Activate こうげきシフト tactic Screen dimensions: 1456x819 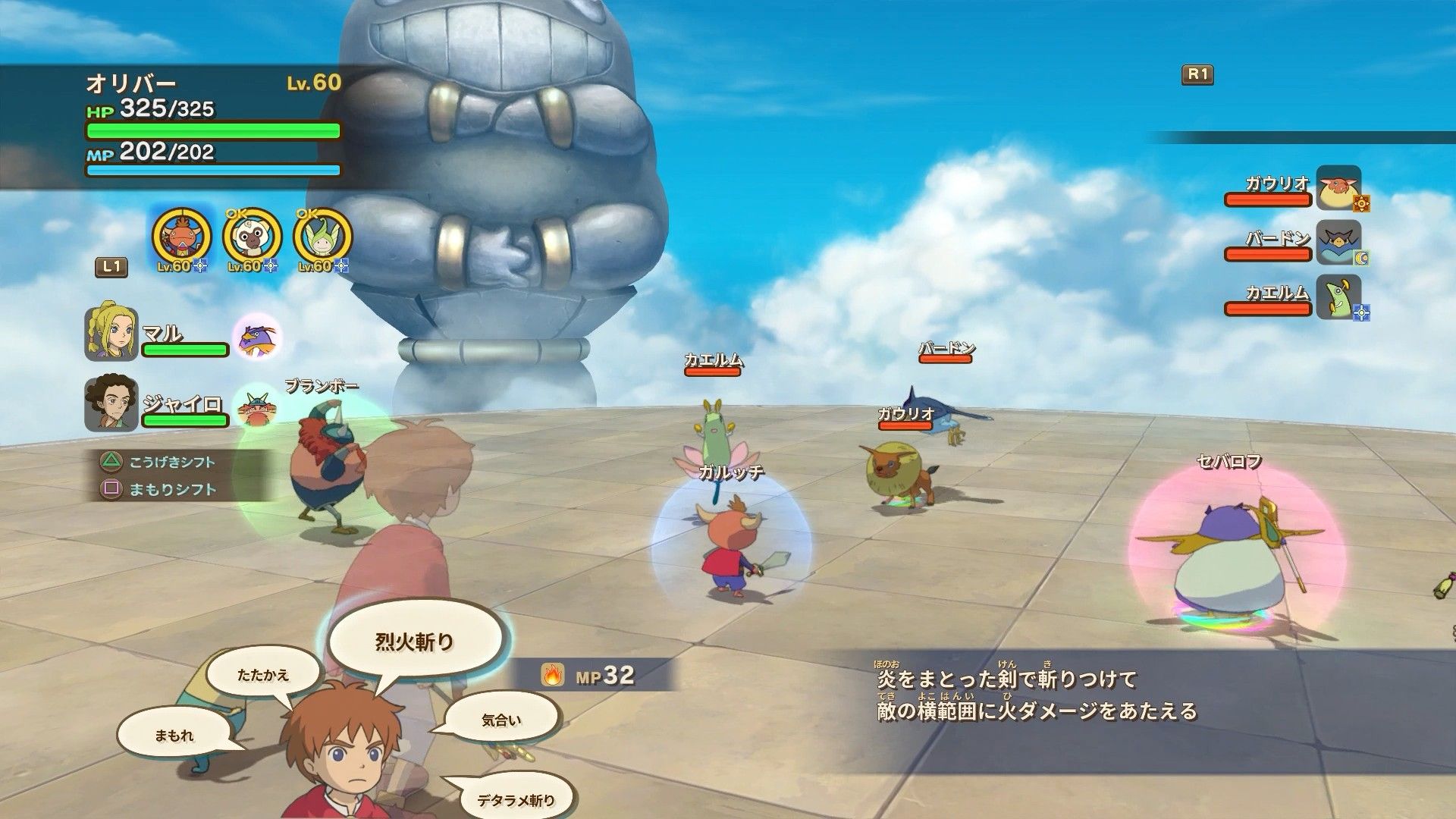tap(171, 462)
